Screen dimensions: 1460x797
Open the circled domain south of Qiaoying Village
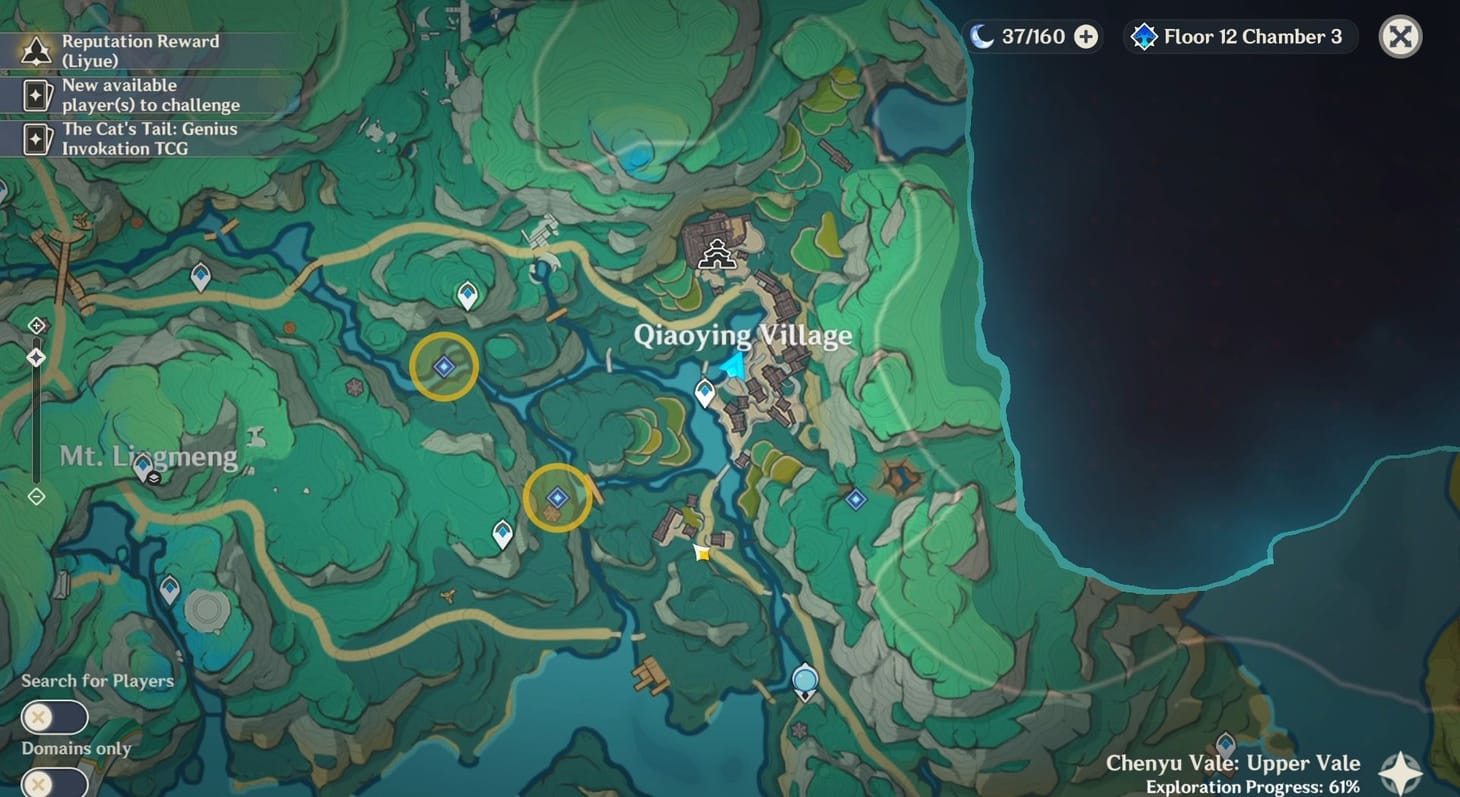557,495
